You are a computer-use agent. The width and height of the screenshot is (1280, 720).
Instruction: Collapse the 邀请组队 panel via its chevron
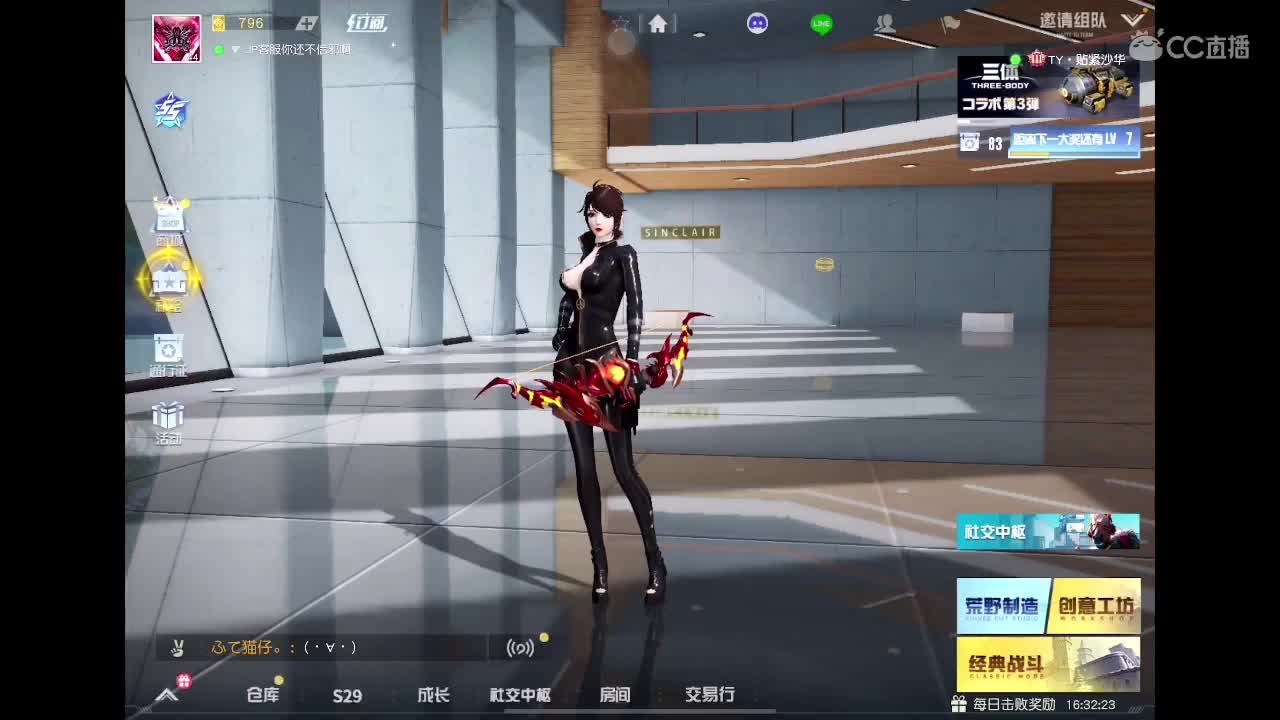(x=1133, y=18)
